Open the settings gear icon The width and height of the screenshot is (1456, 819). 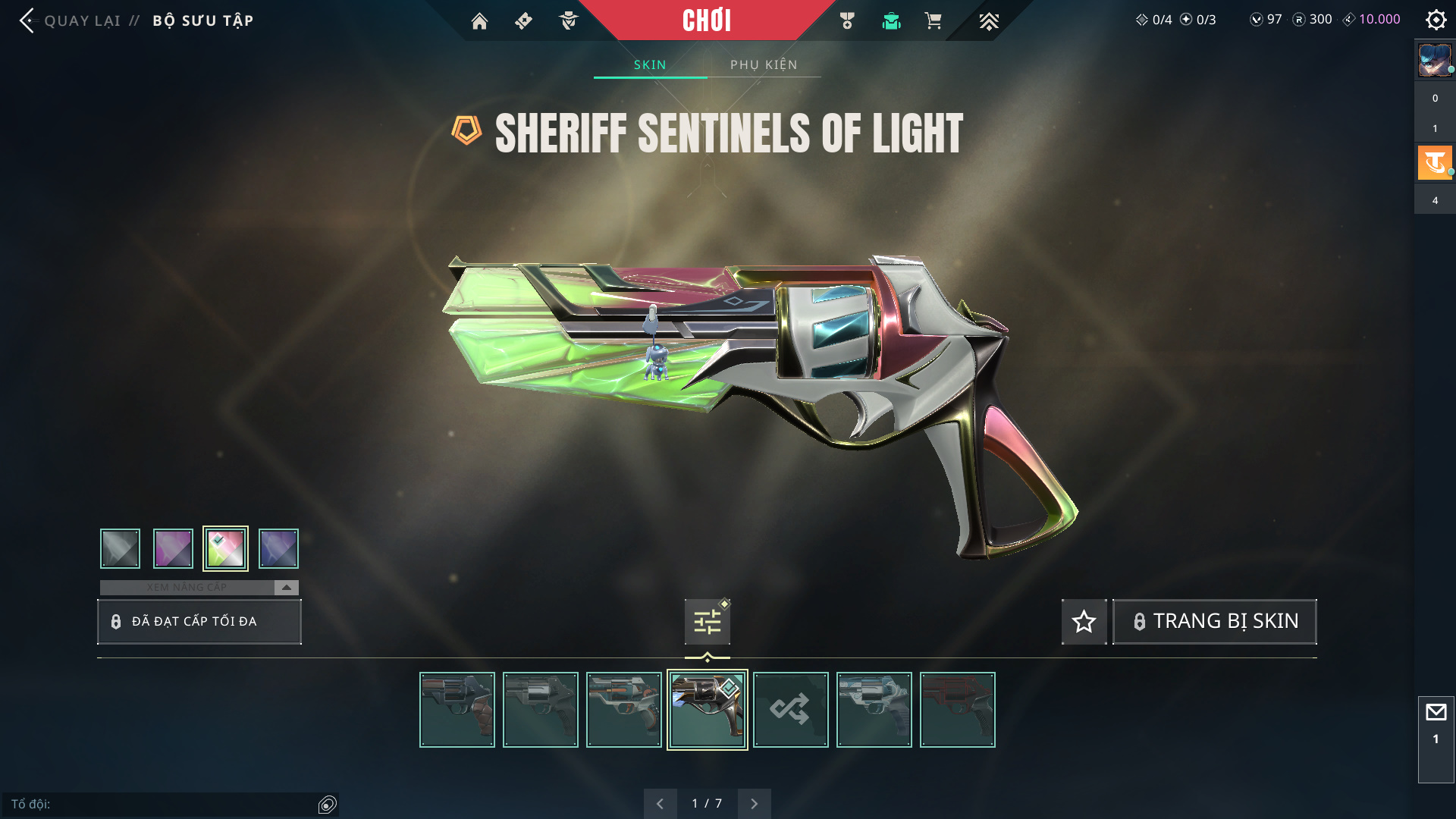point(1436,20)
